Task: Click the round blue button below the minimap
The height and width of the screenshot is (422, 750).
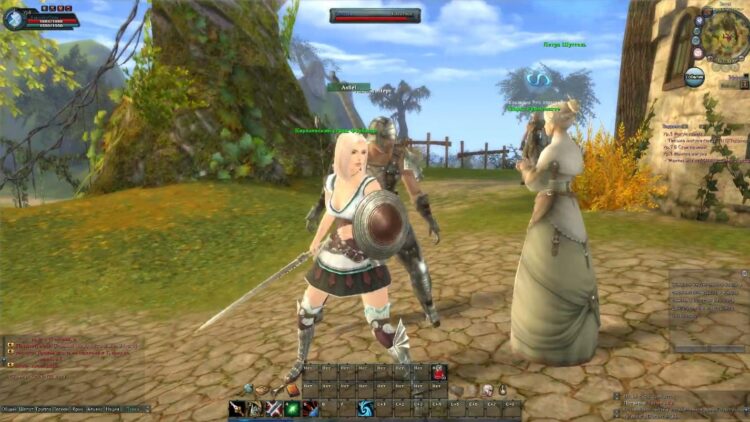Action: point(695,75)
